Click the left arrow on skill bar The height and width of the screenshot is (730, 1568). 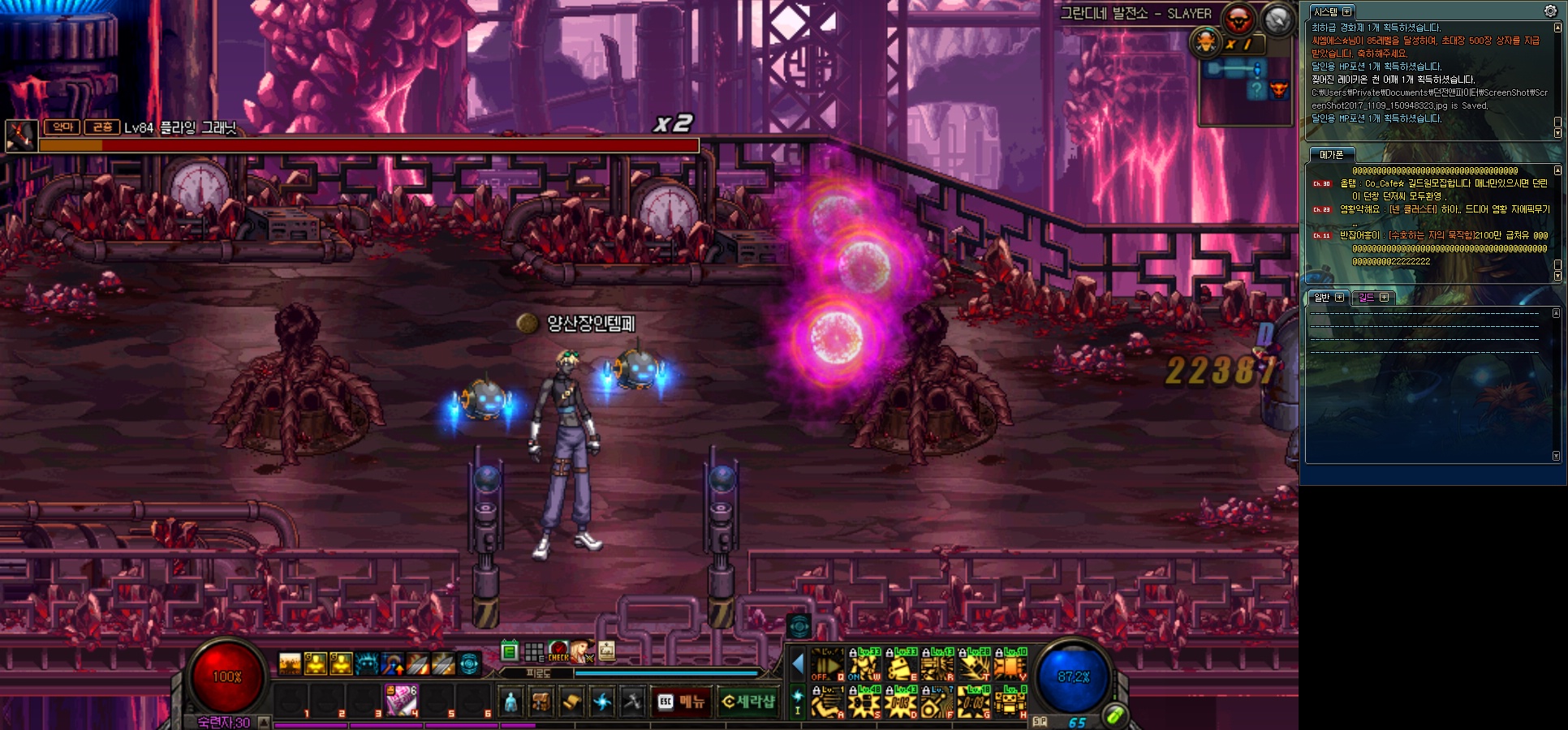pyautogui.click(x=798, y=665)
